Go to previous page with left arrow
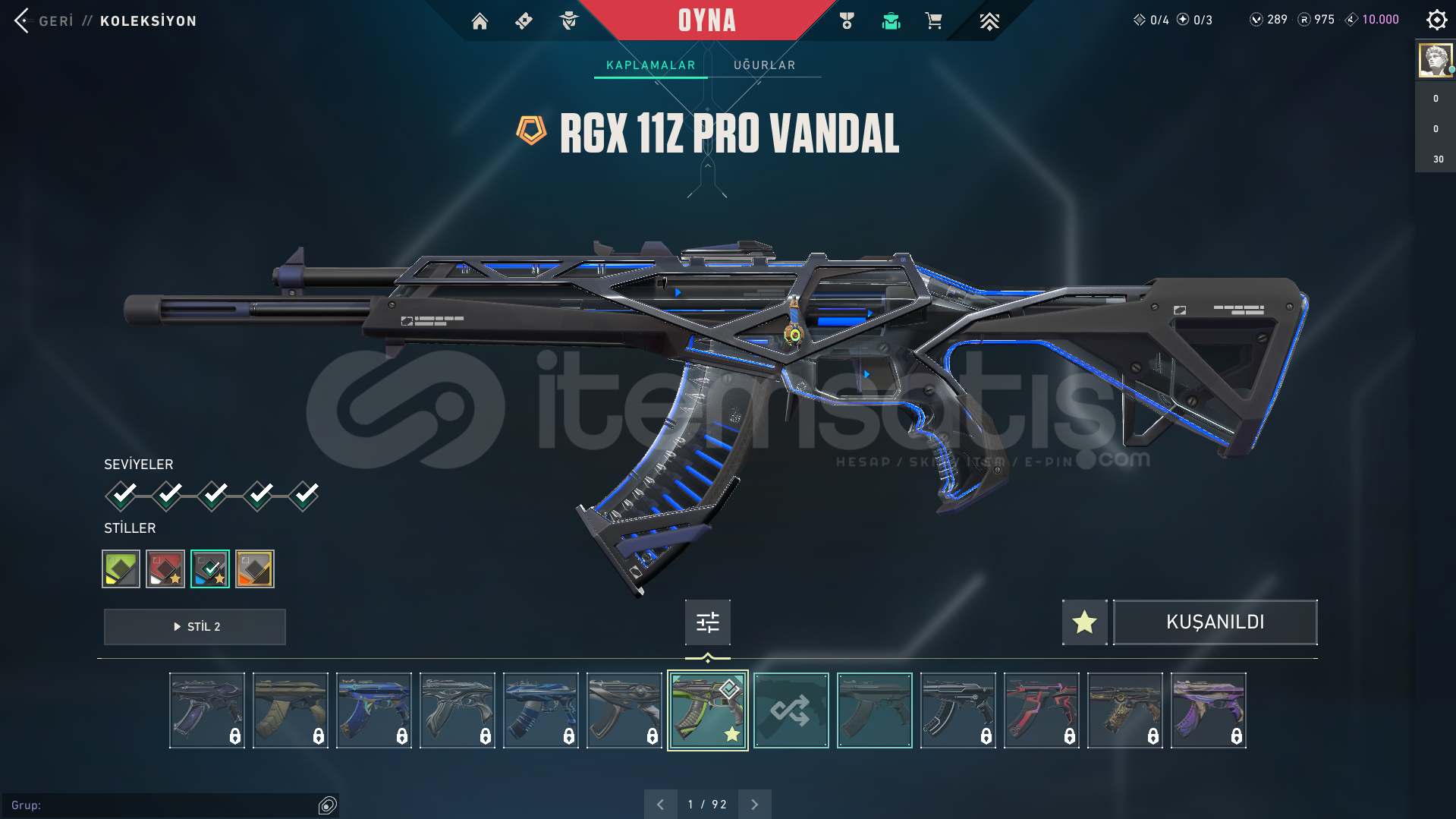The height and width of the screenshot is (819, 1456). coord(660,803)
